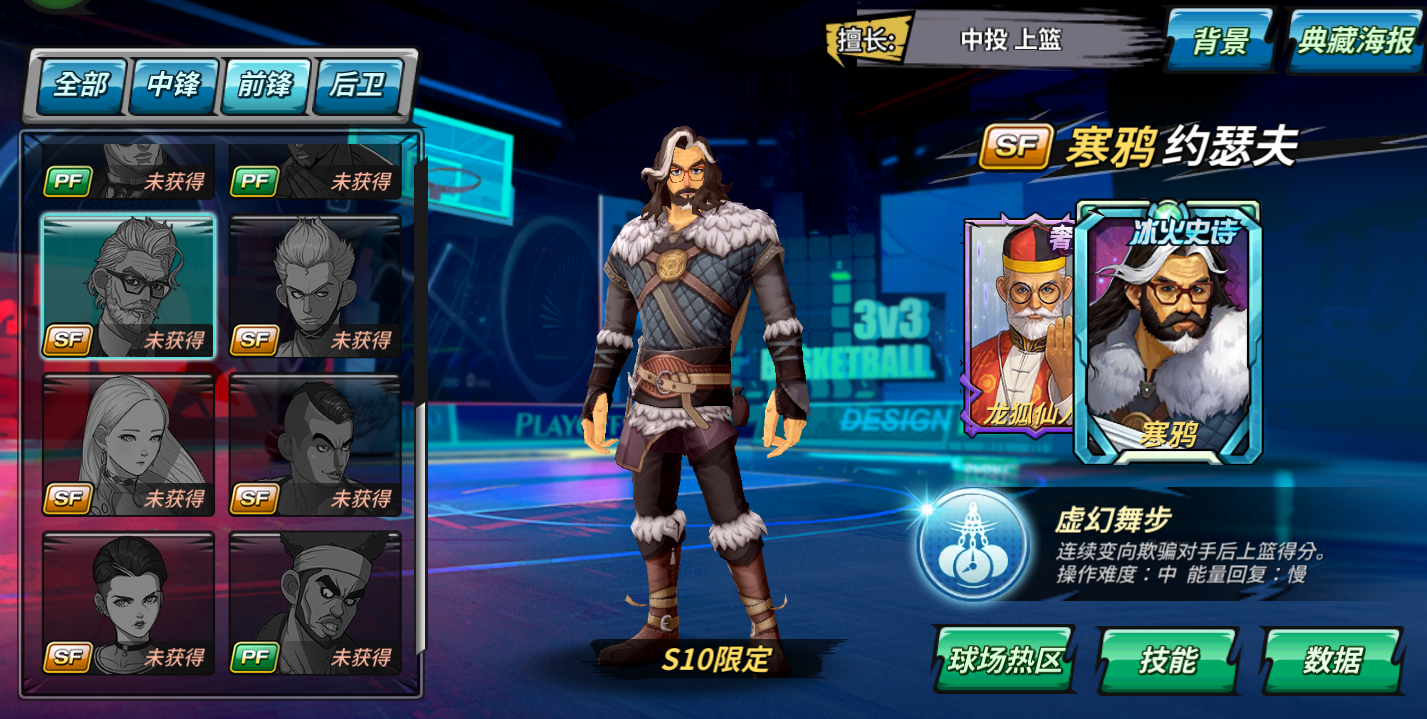Show the 数据 stats panel
This screenshot has width=1427, height=719.
click(1332, 660)
